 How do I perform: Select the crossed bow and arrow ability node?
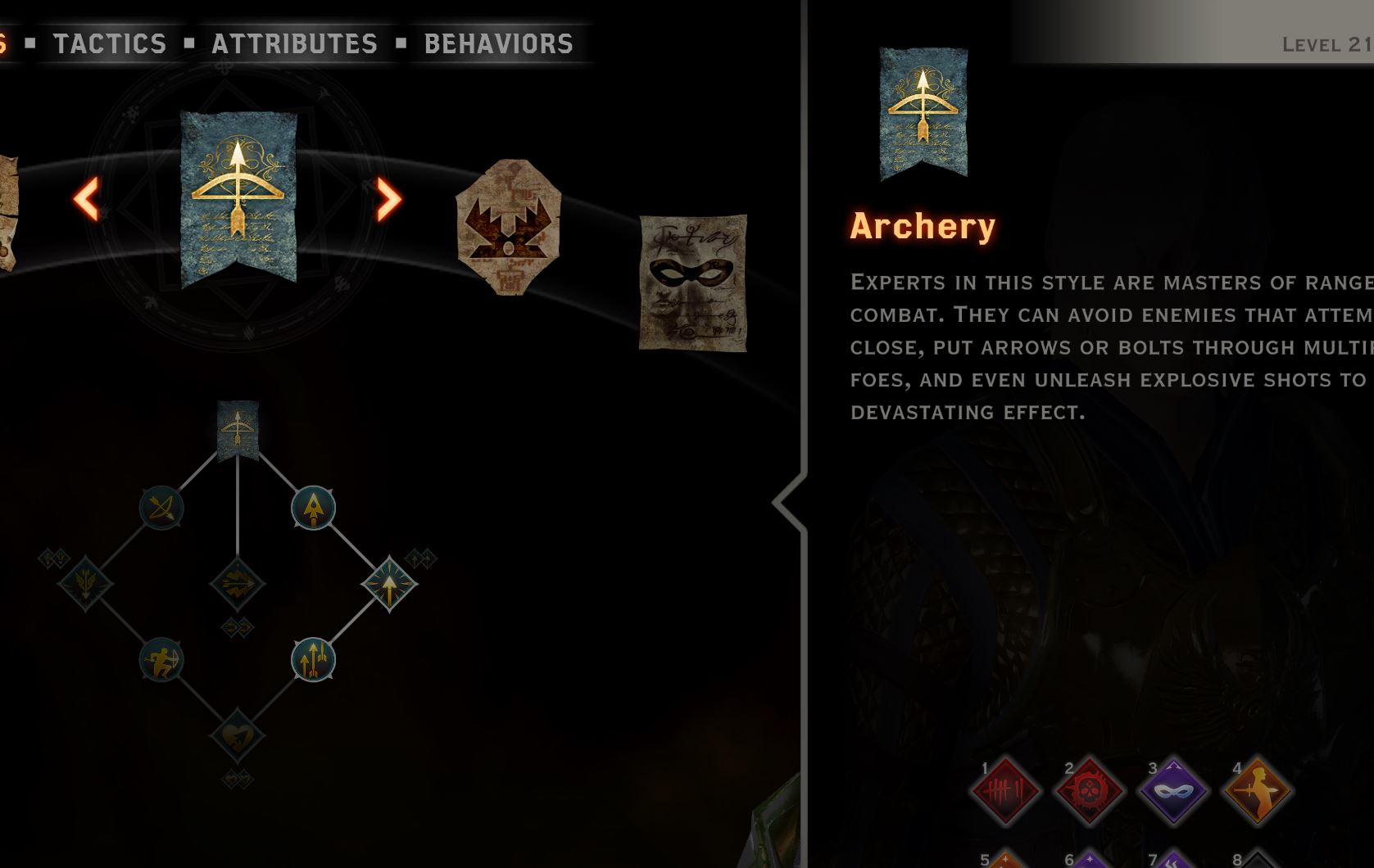161,509
